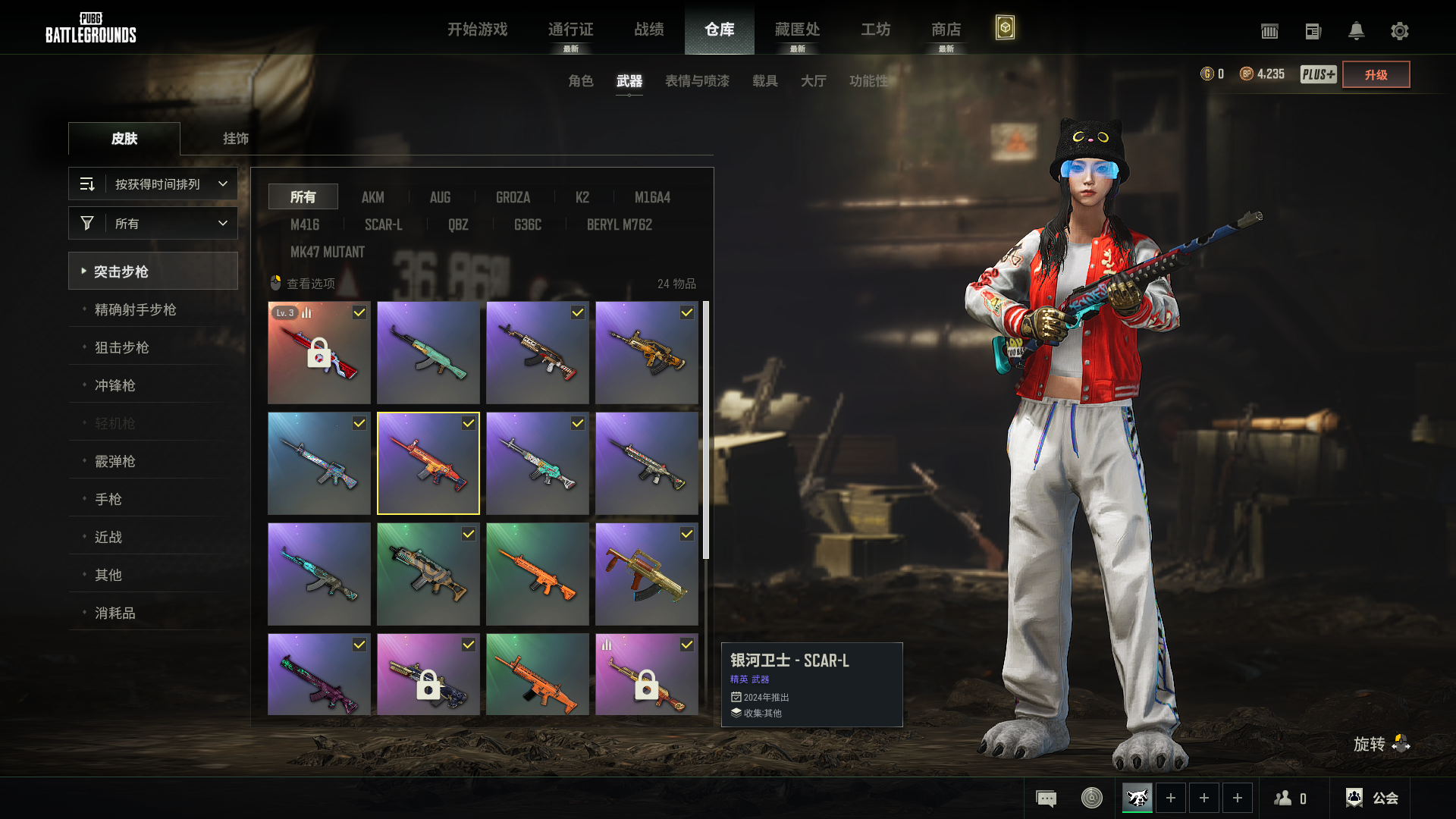
Task: Select the 手枪 weapon category
Action: (108, 499)
